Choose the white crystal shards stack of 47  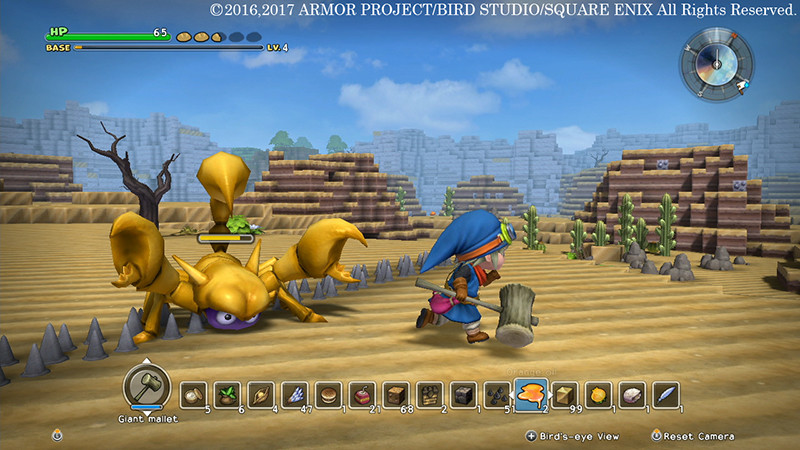tap(294, 394)
